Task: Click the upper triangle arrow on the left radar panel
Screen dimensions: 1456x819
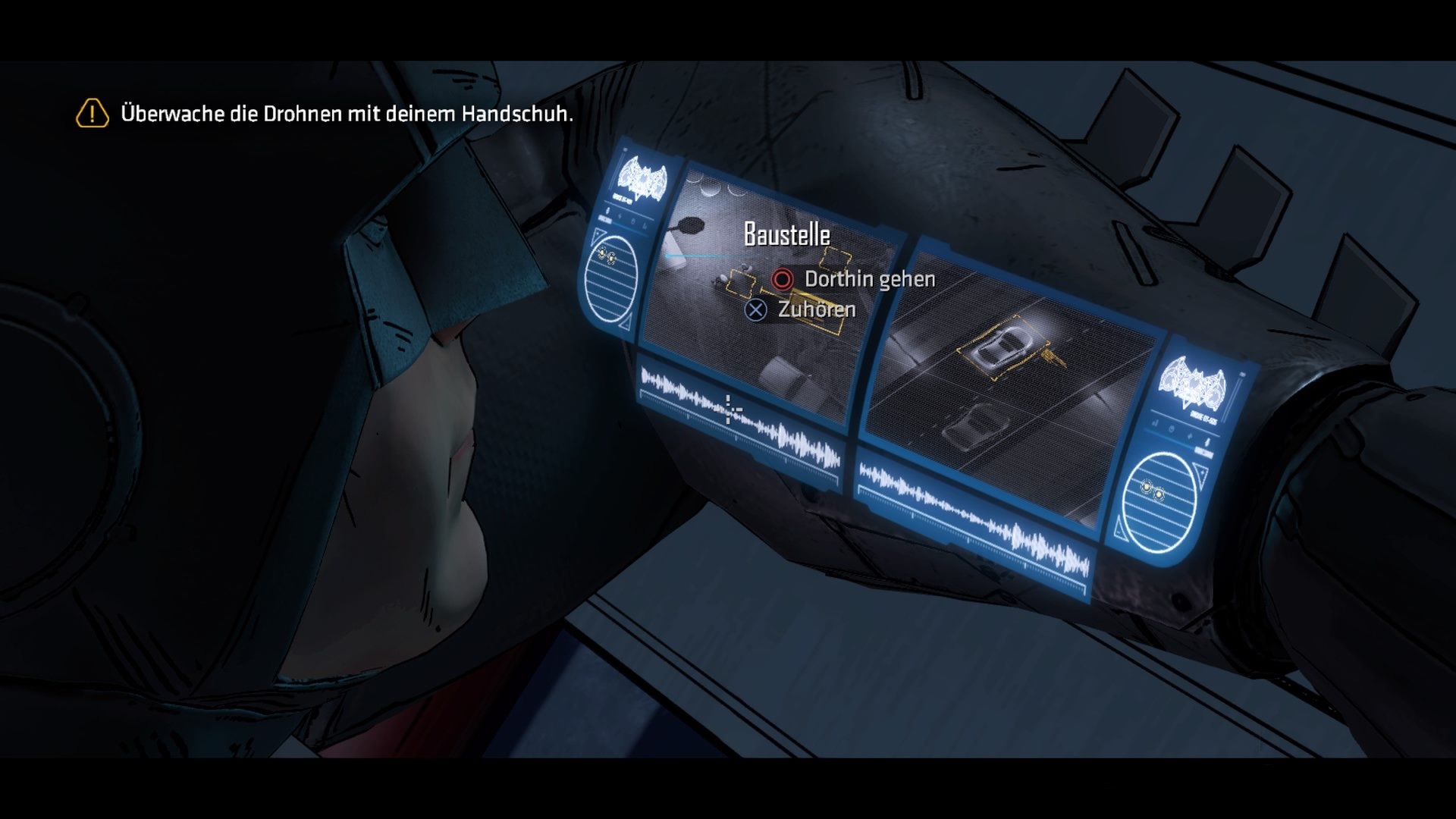Action: coord(599,235)
